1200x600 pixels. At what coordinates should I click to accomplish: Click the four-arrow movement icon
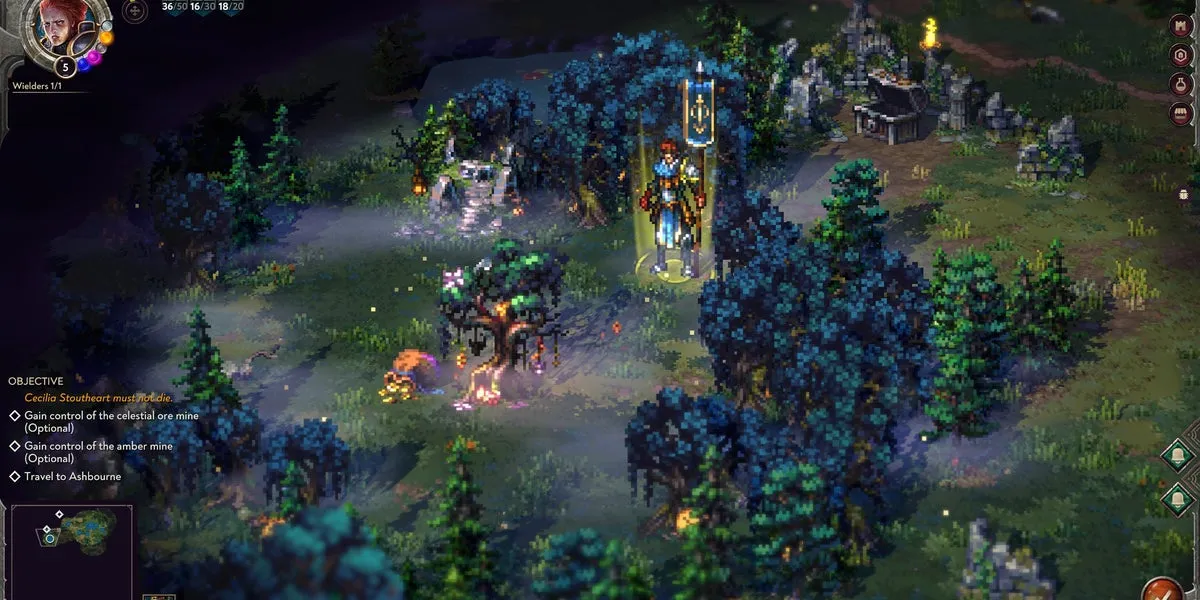[132, 10]
